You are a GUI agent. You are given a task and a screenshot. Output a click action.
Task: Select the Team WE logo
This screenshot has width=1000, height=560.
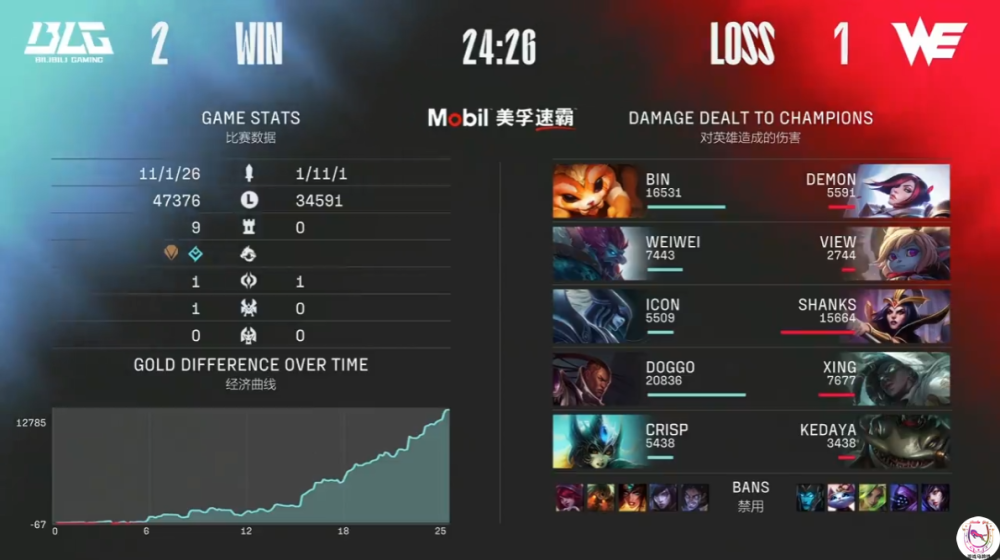pyautogui.click(x=929, y=43)
